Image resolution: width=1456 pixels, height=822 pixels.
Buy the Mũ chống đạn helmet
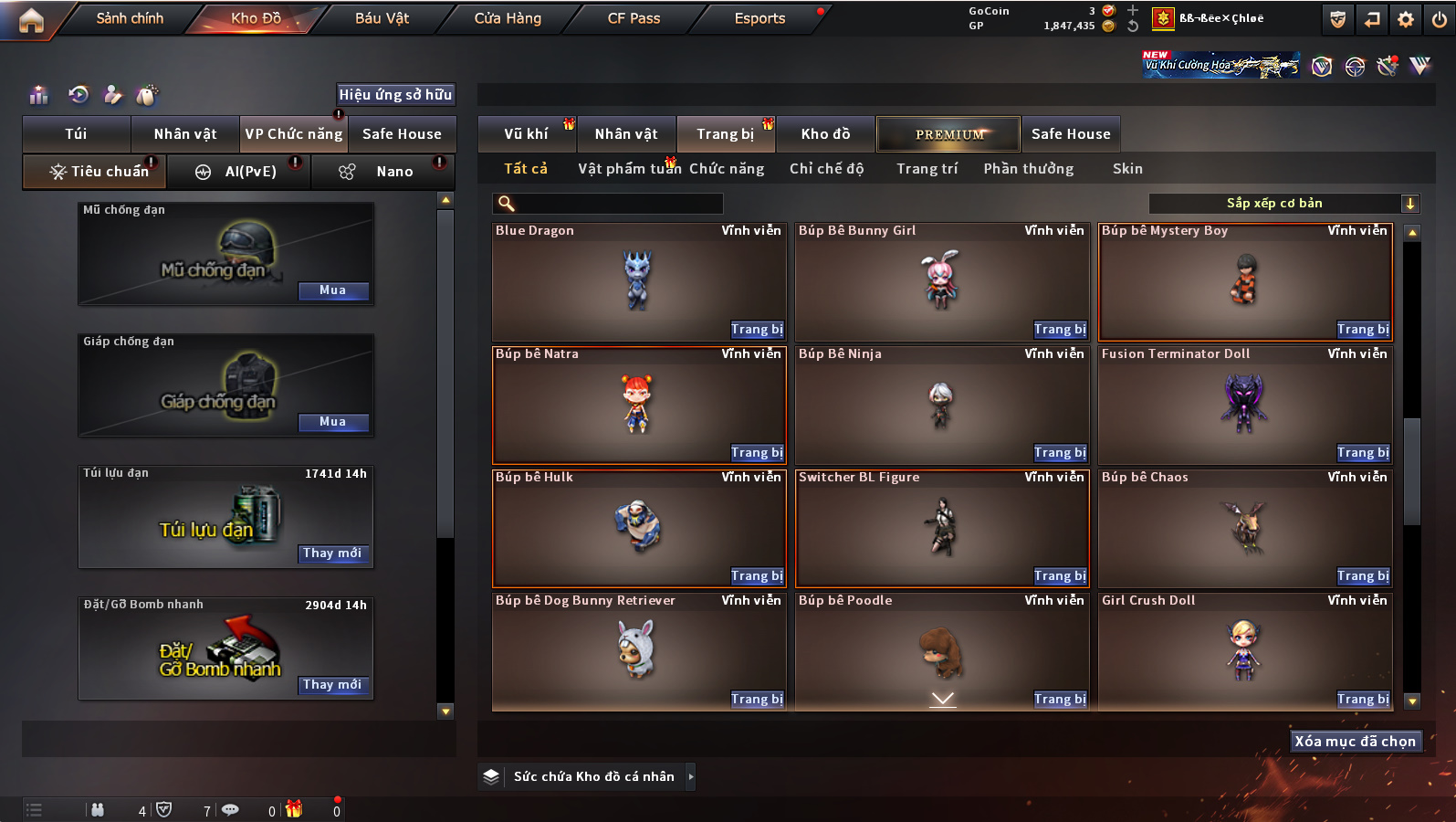click(333, 290)
